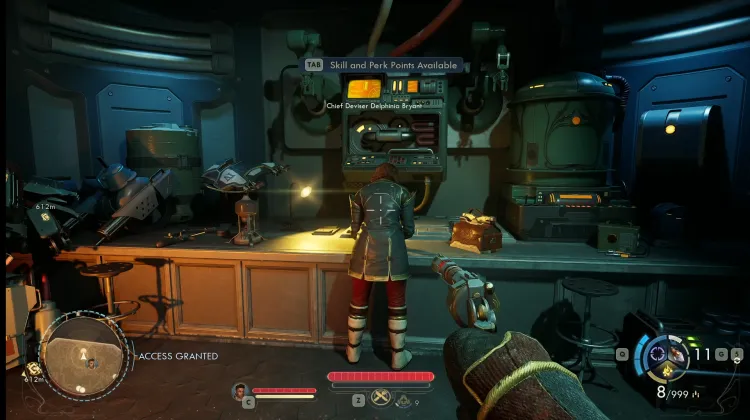This screenshot has width=750, height=420.
Task: Open the Skill and Perk Points Available notification
Action: click(x=385, y=65)
